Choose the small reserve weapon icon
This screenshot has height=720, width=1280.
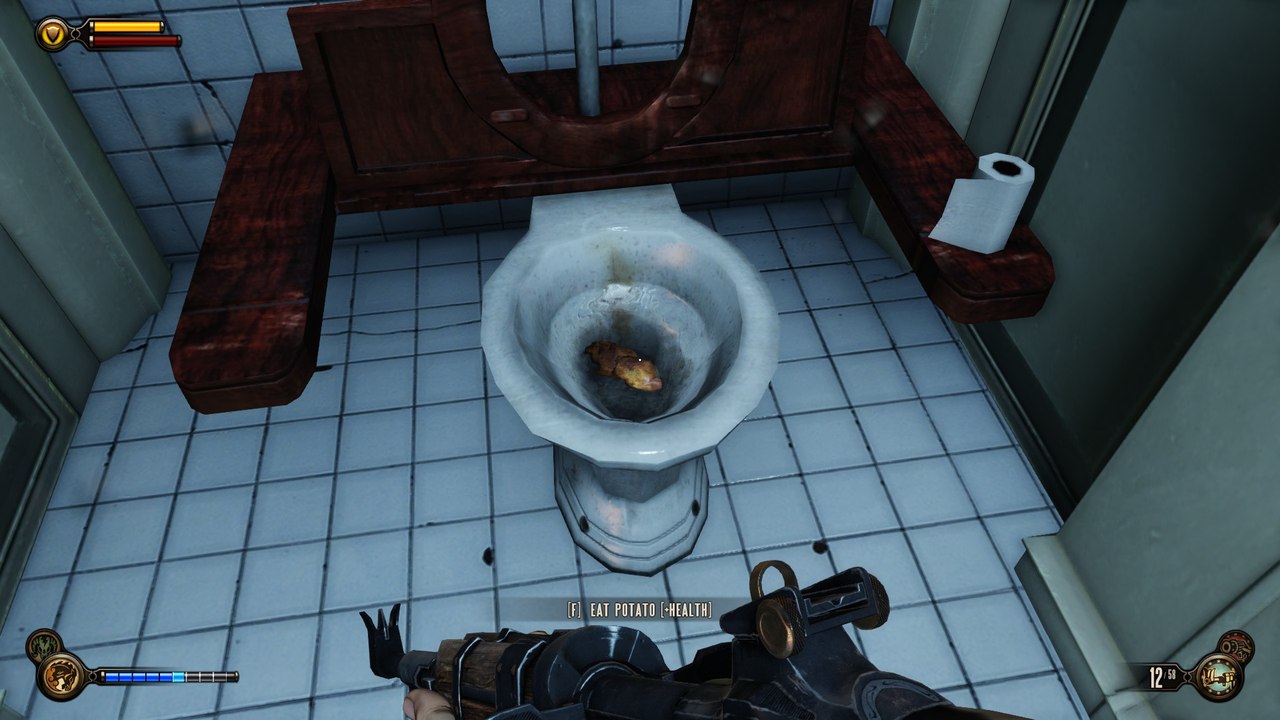click(x=1235, y=647)
